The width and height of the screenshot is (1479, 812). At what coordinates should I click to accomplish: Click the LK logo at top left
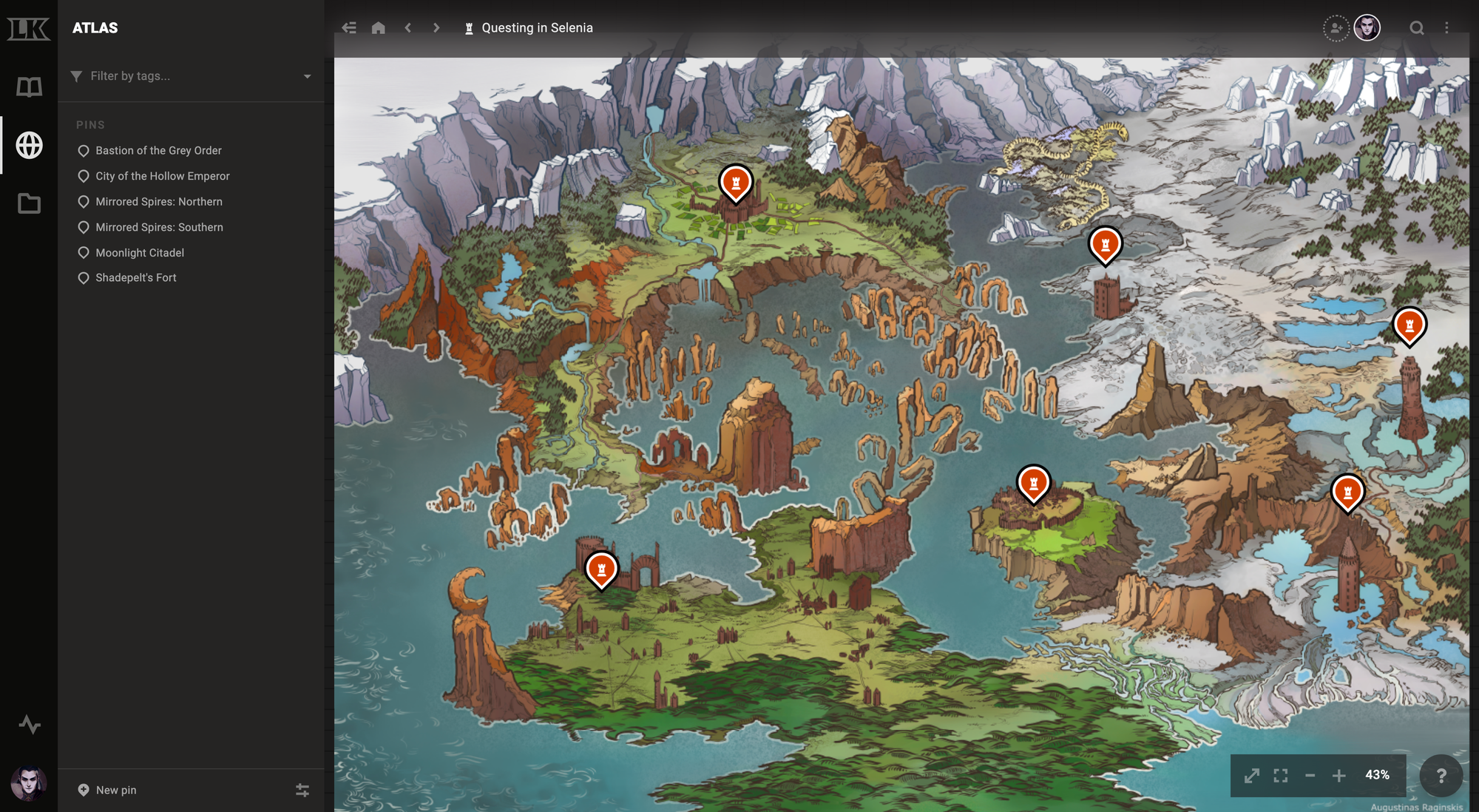click(27, 27)
